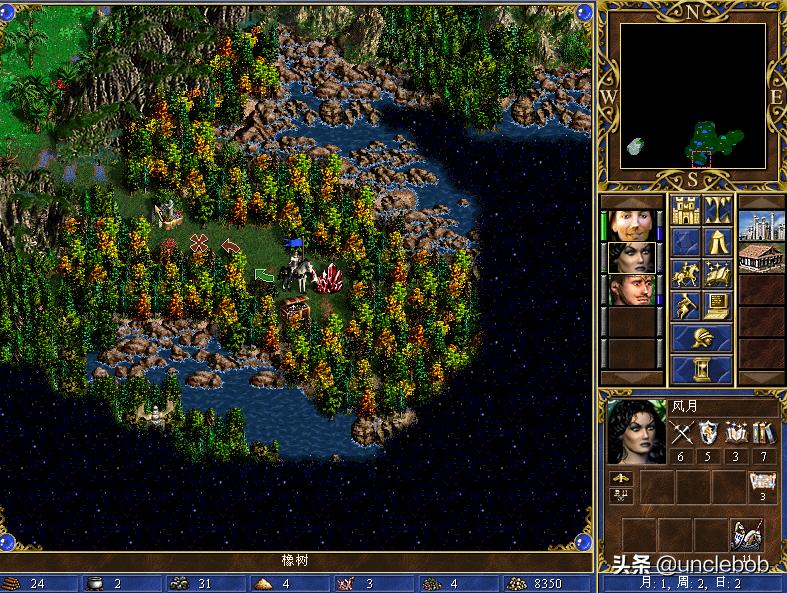Select the white castle town thumbnail
Viewport: 787px width, 593px height.
tap(762, 226)
